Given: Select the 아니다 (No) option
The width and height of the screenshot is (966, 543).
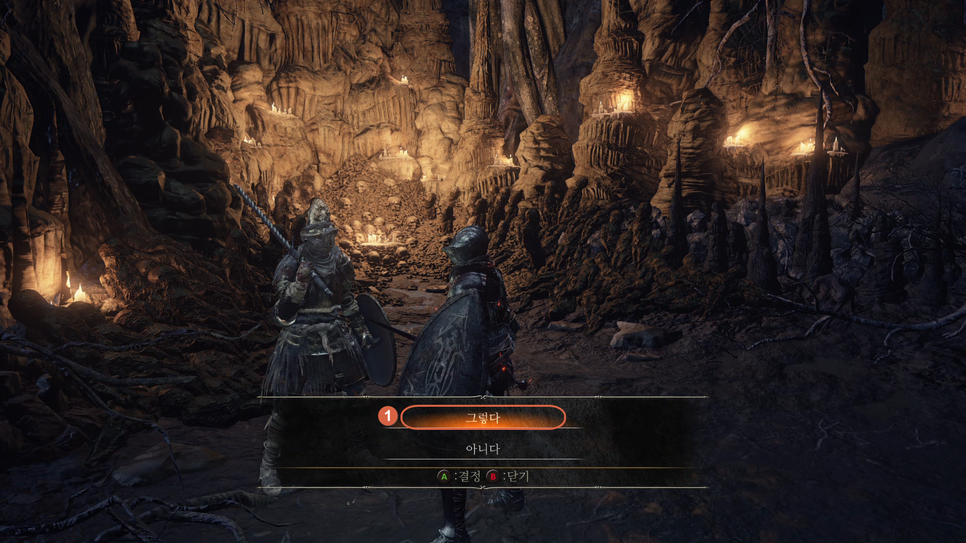Looking at the screenshot, I should click(483, 449).
